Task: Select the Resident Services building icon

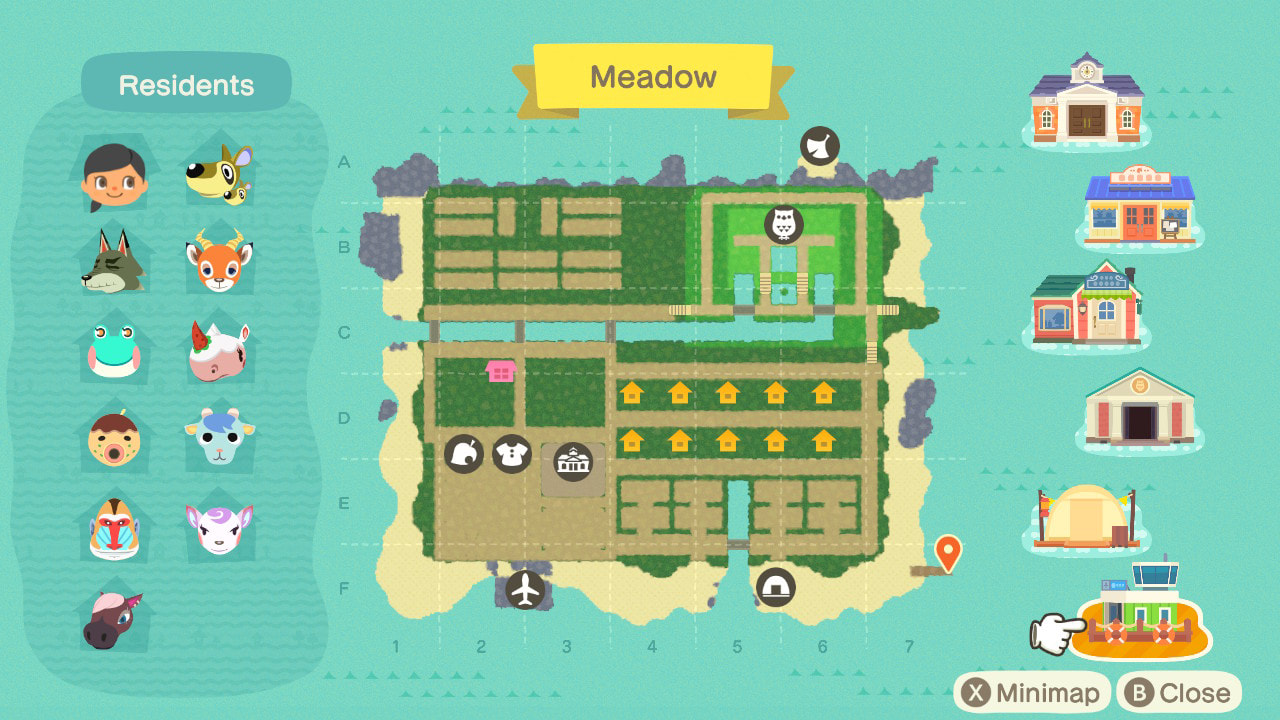Action: pos(1086,98)
